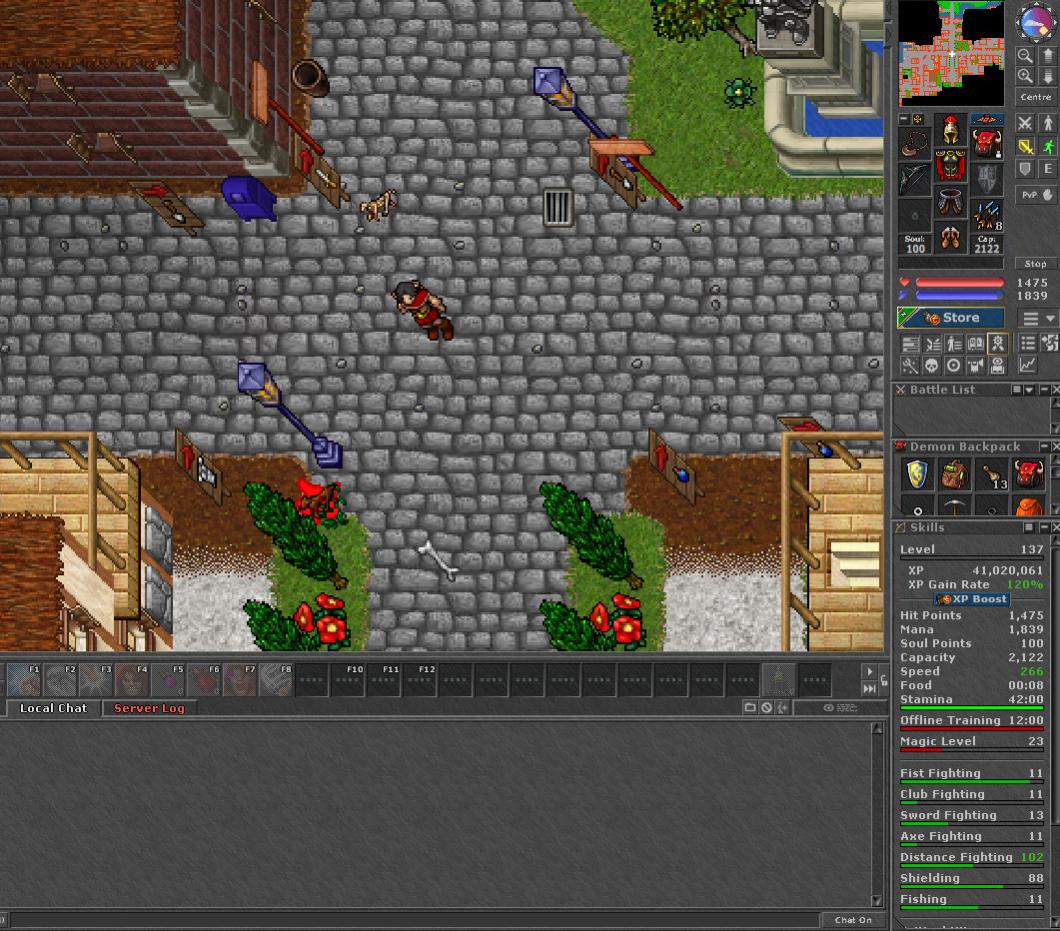
Task: Select the arrows ammunition slot
Action: click(988, 214)
